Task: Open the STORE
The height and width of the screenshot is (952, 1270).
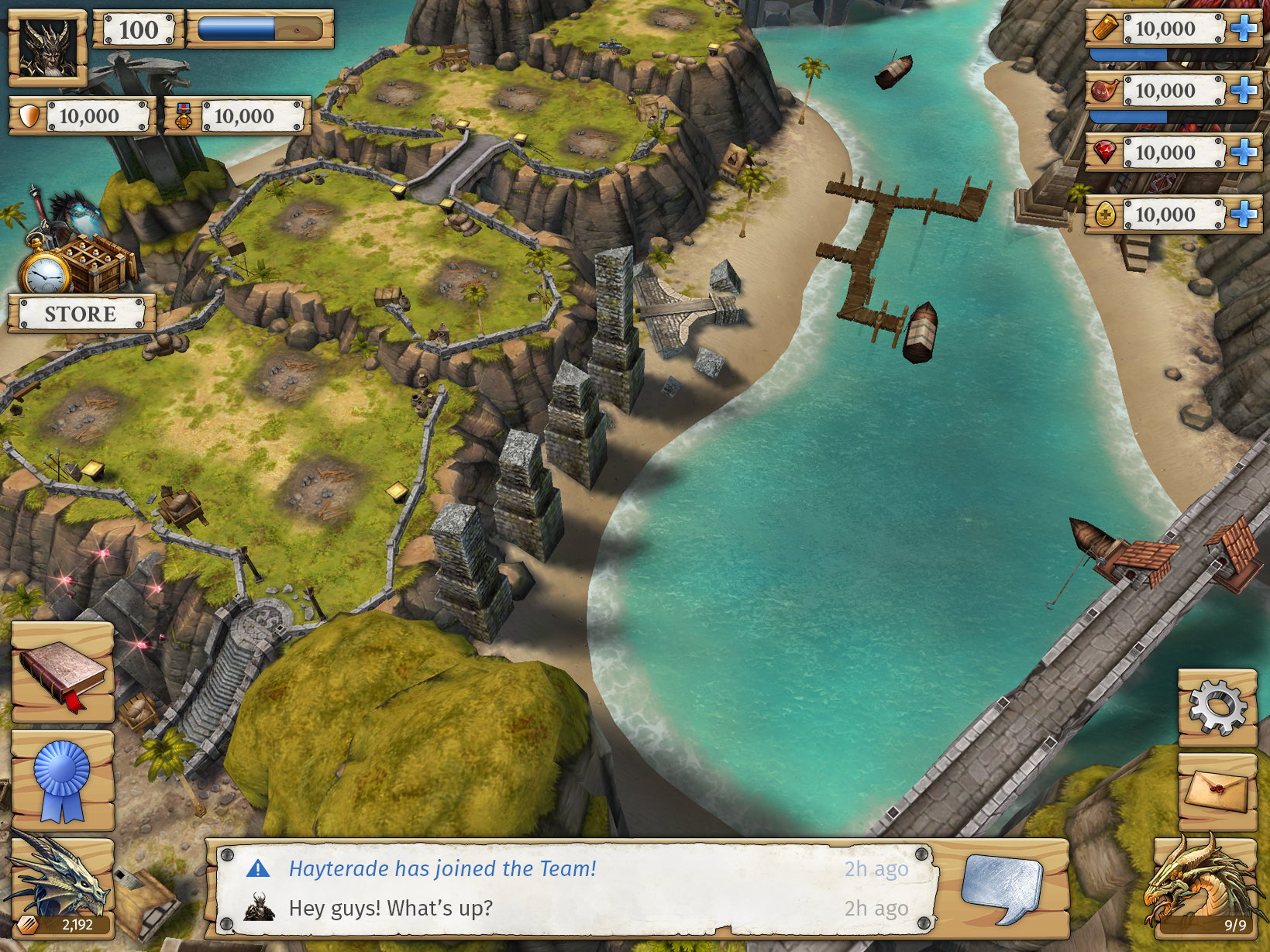Action: click(81, 314)
